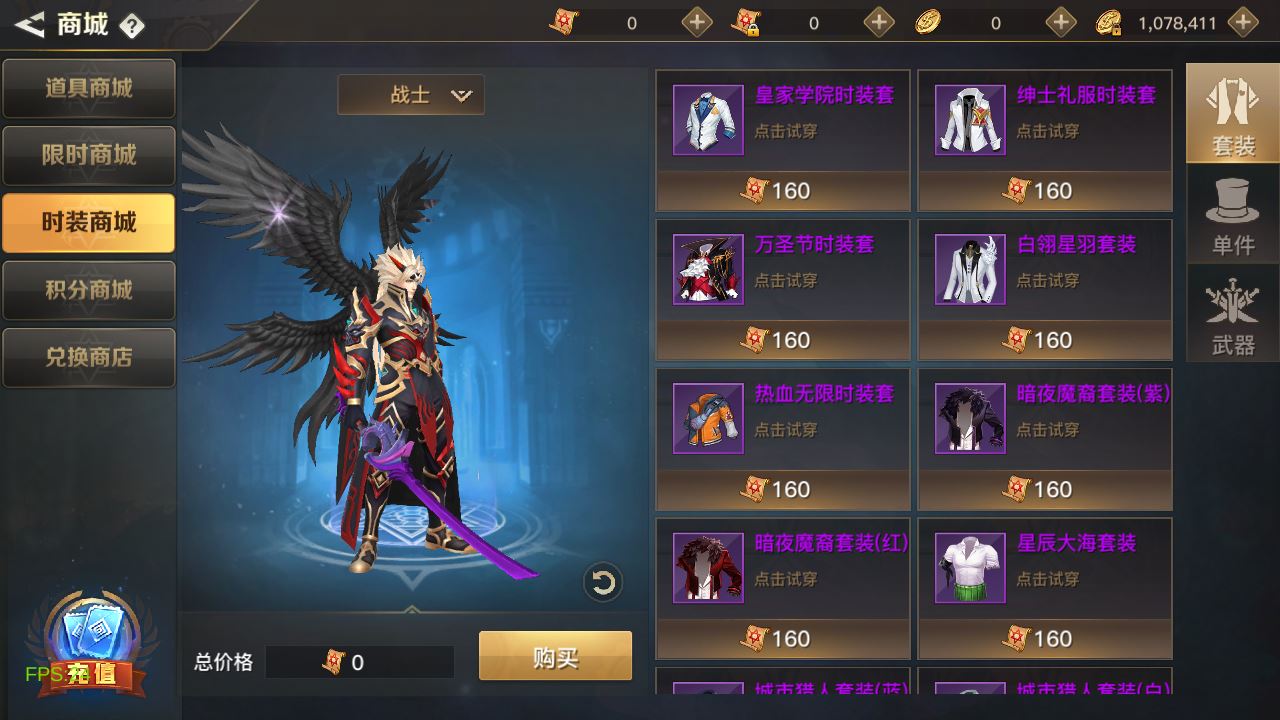Open the 兑换商店 tab
1280x720 pixels.
click(x=88, y=357)
